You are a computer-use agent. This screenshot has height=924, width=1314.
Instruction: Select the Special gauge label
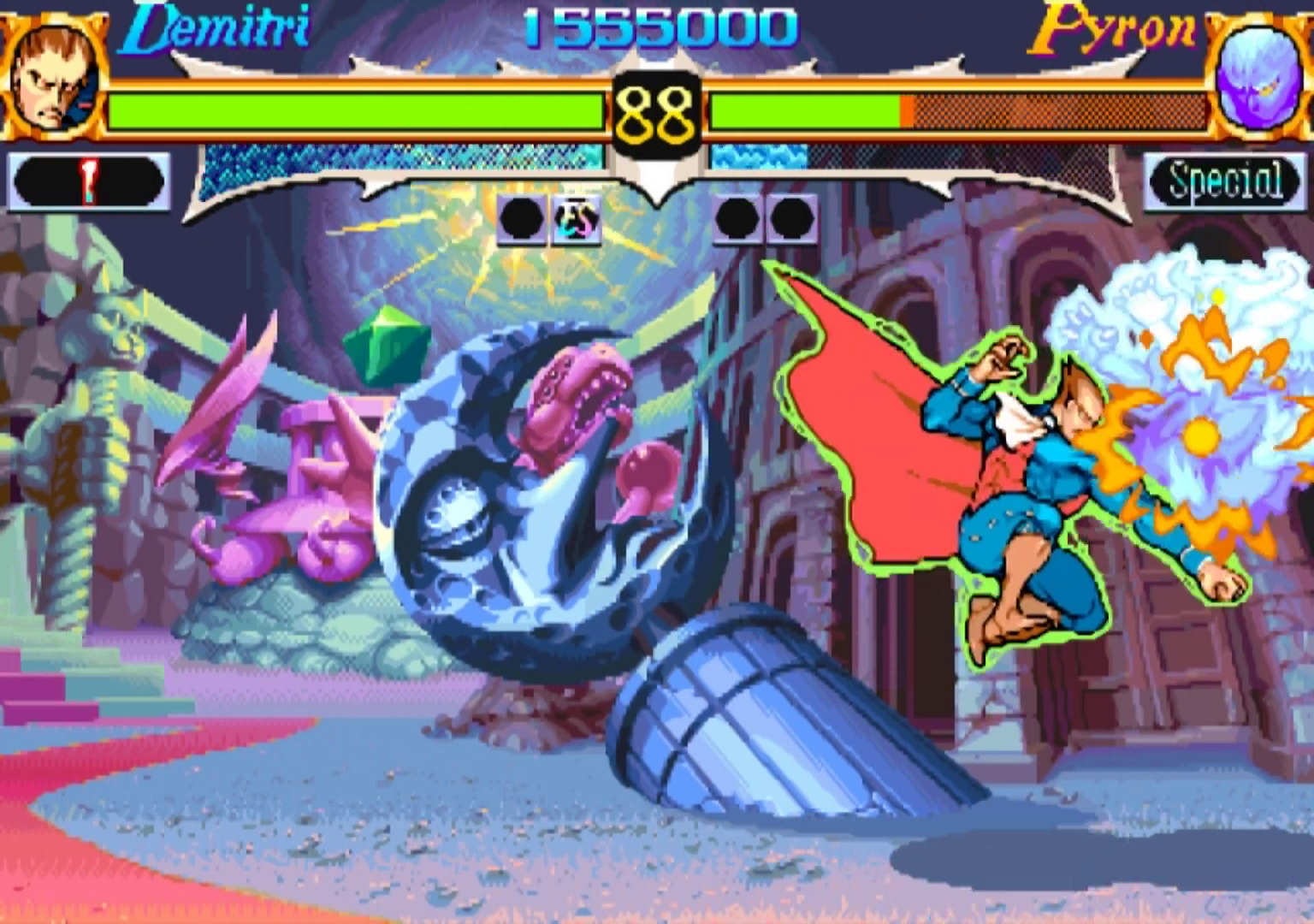coord(1226,181)
